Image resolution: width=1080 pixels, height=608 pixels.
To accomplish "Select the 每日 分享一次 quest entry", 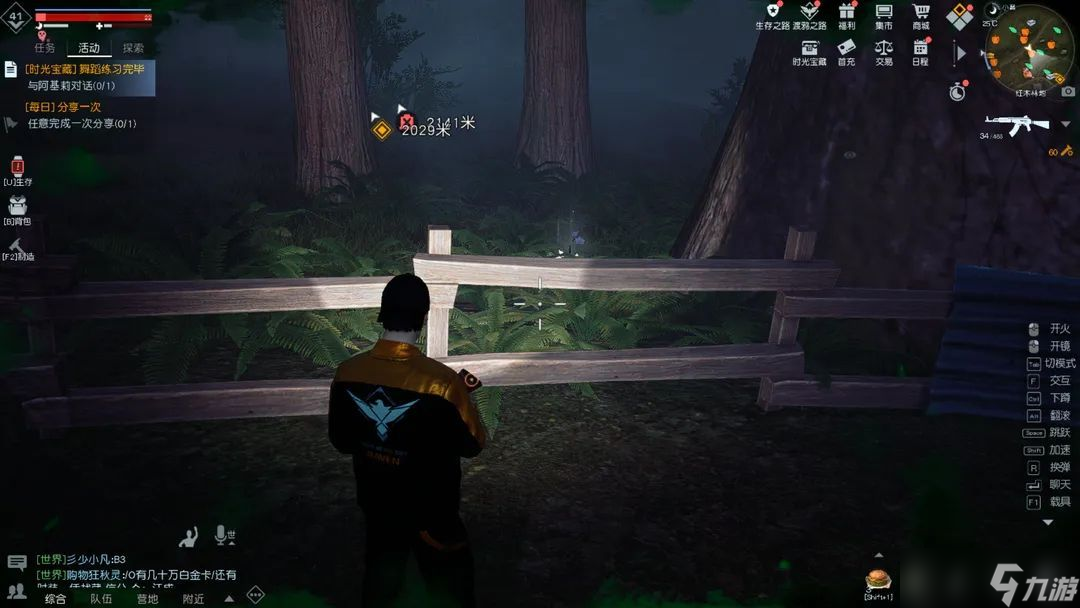I will click(x=80, y=115).
